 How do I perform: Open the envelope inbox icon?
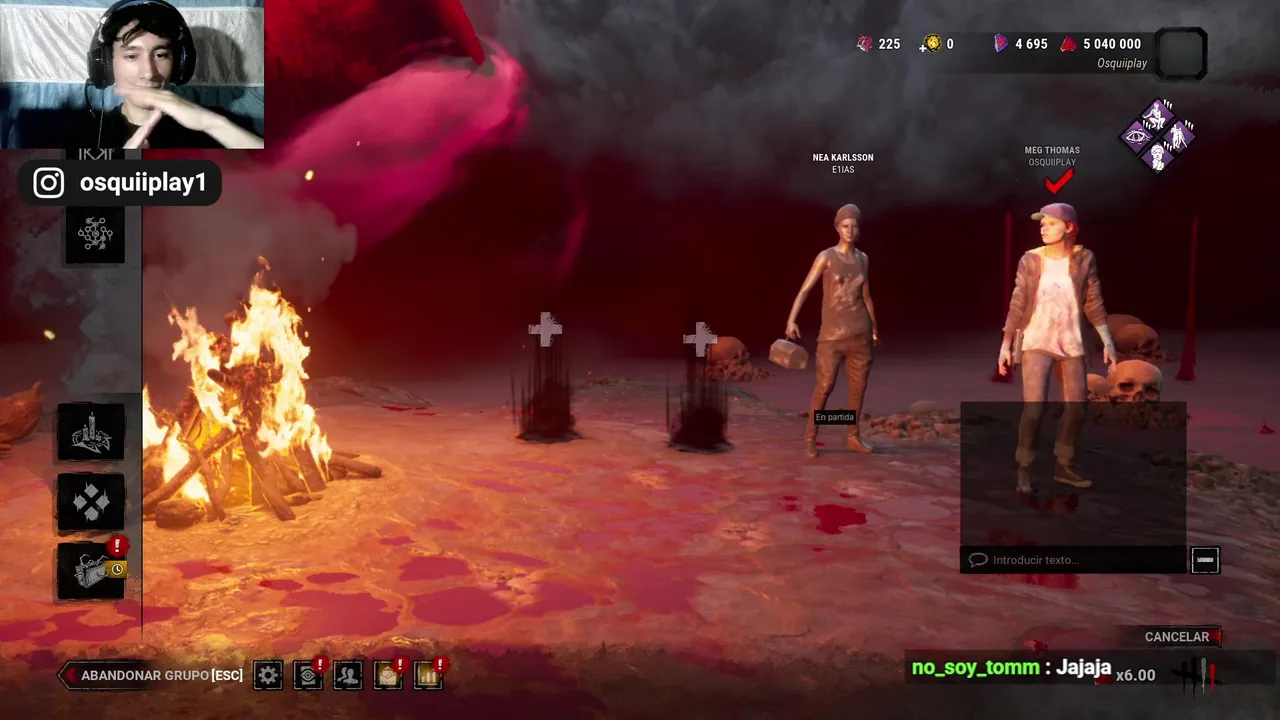[388, 676]
